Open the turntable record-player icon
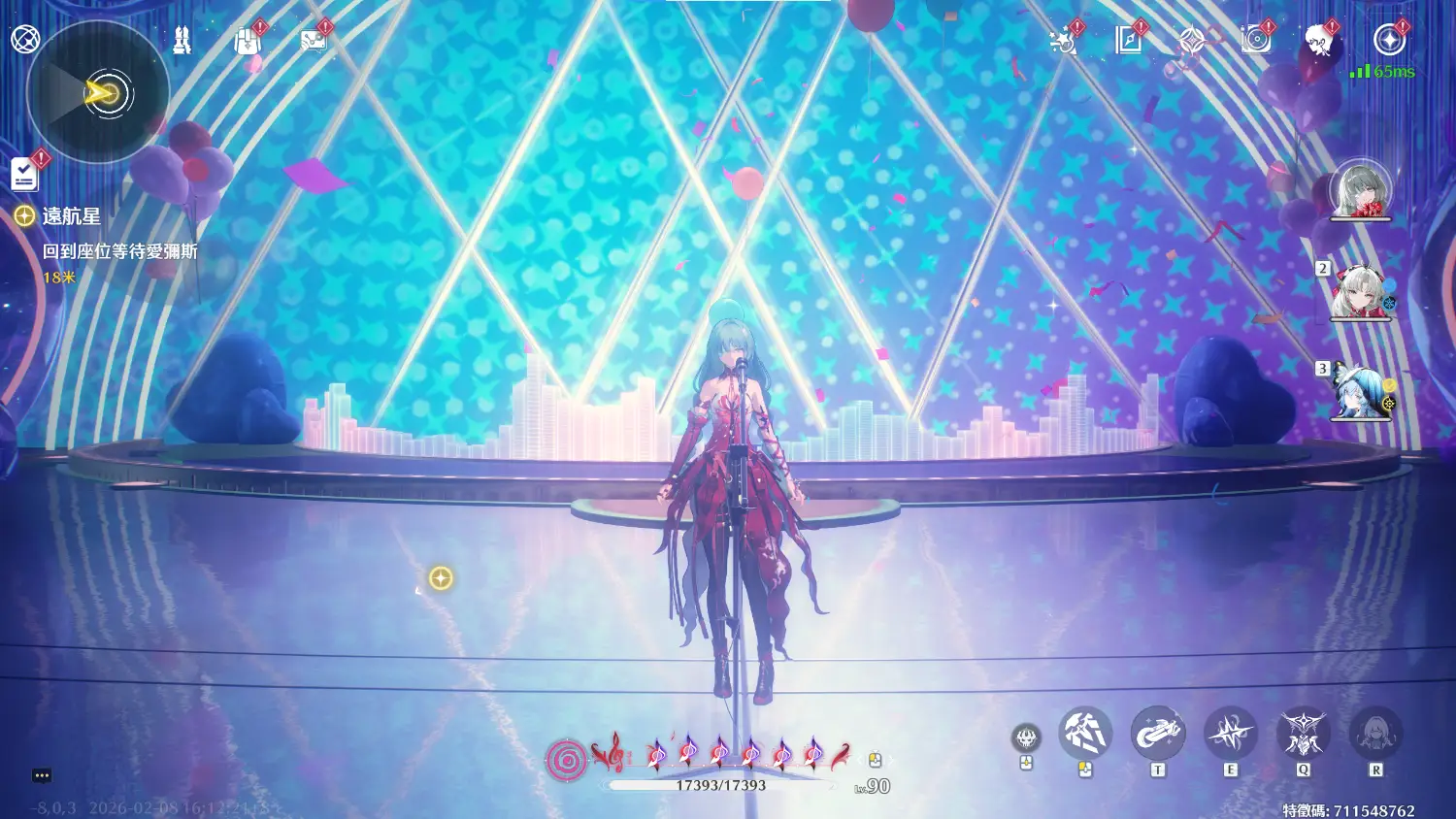This screenshot has height=819, width=1456. coord(1256,41)
